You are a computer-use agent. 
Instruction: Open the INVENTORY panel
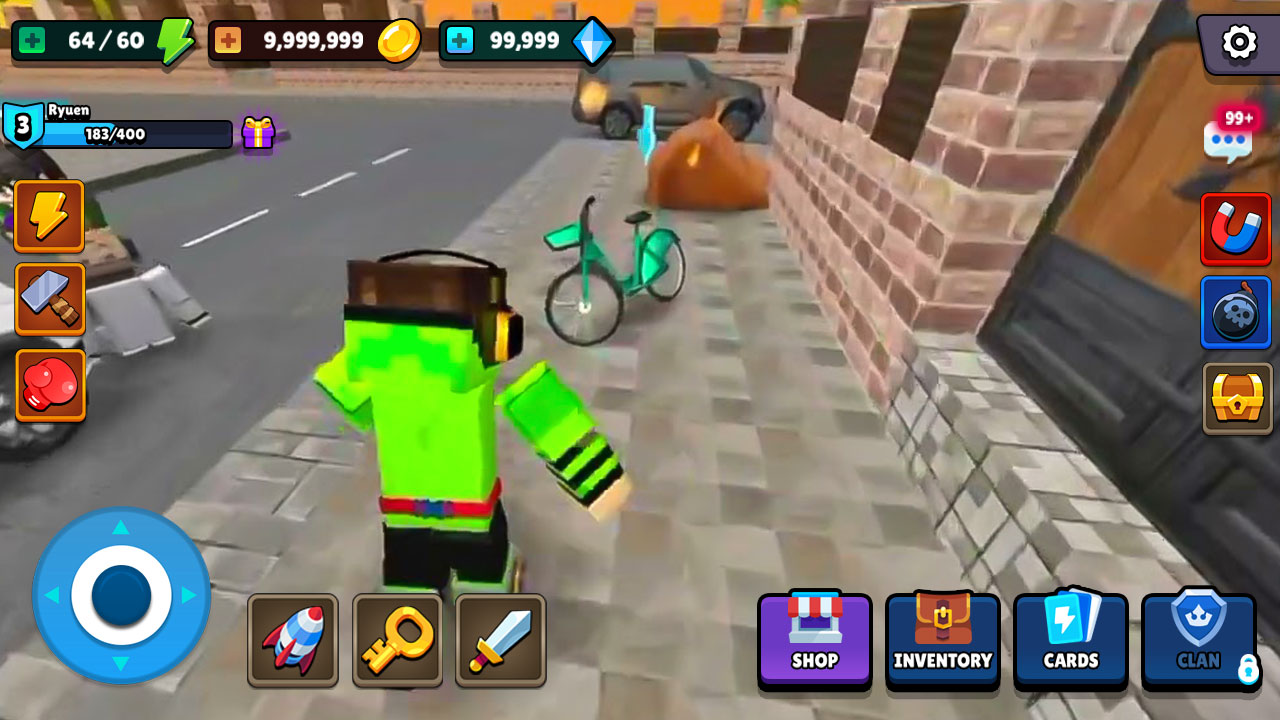point(942,640)
